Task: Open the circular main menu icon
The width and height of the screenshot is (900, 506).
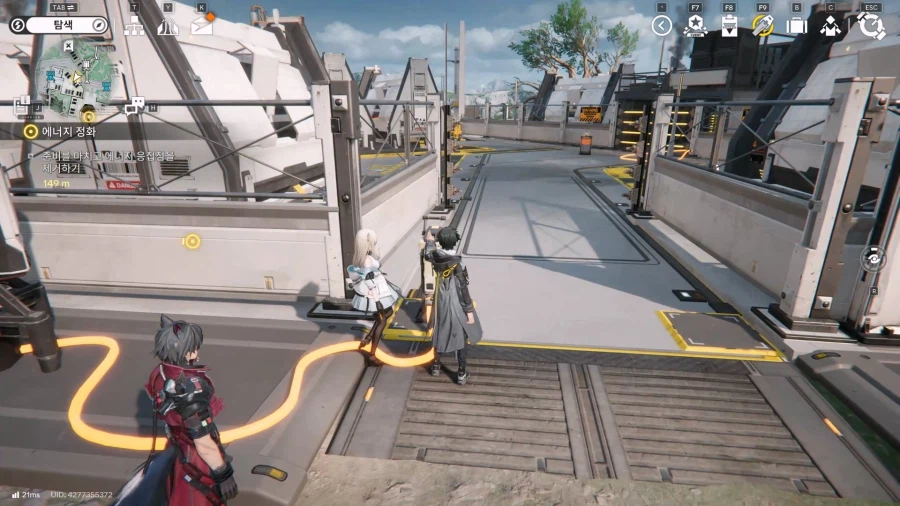Action: tap(871, 26)
